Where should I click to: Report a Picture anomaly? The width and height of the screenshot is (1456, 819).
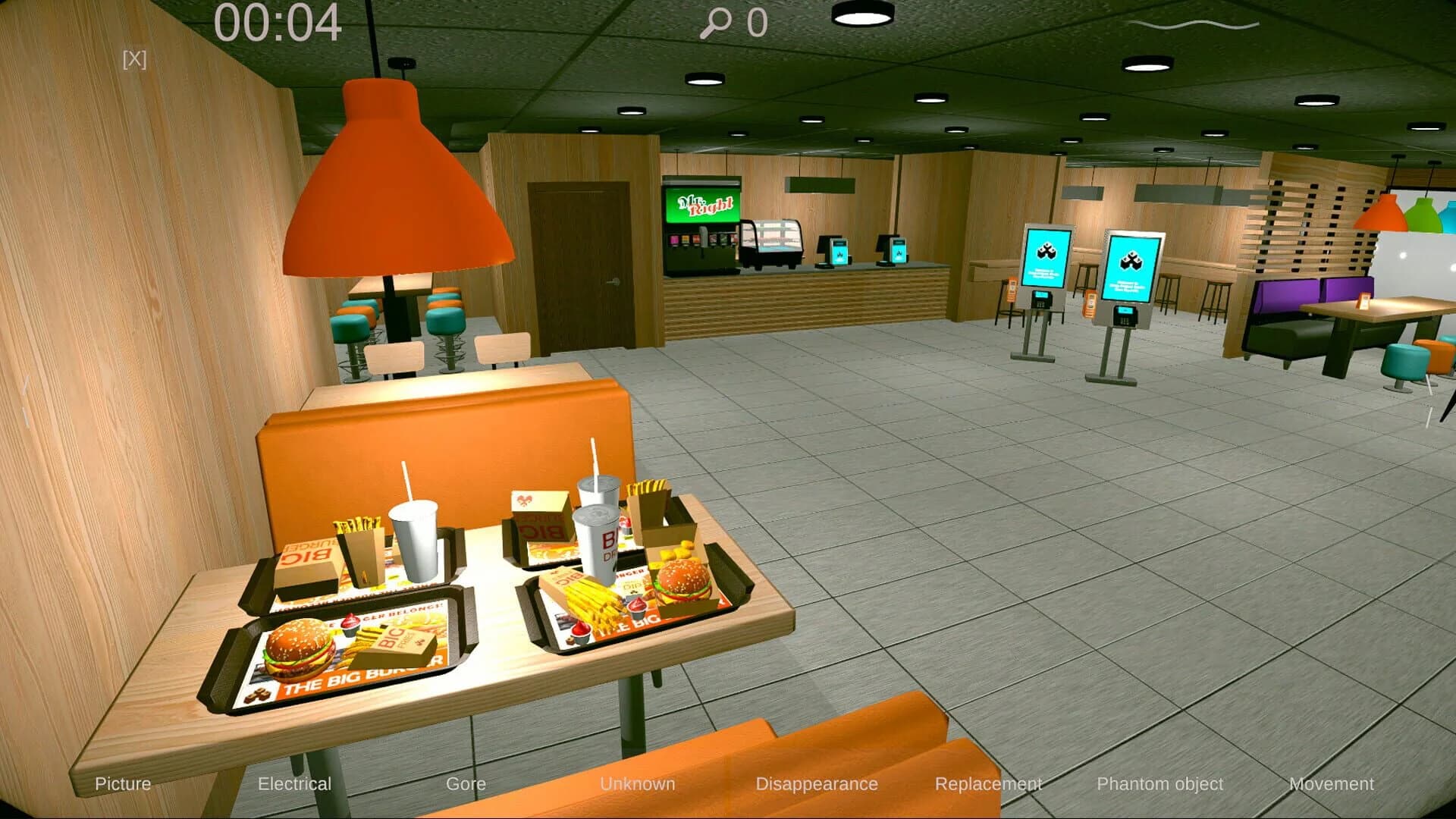point(122,784)
